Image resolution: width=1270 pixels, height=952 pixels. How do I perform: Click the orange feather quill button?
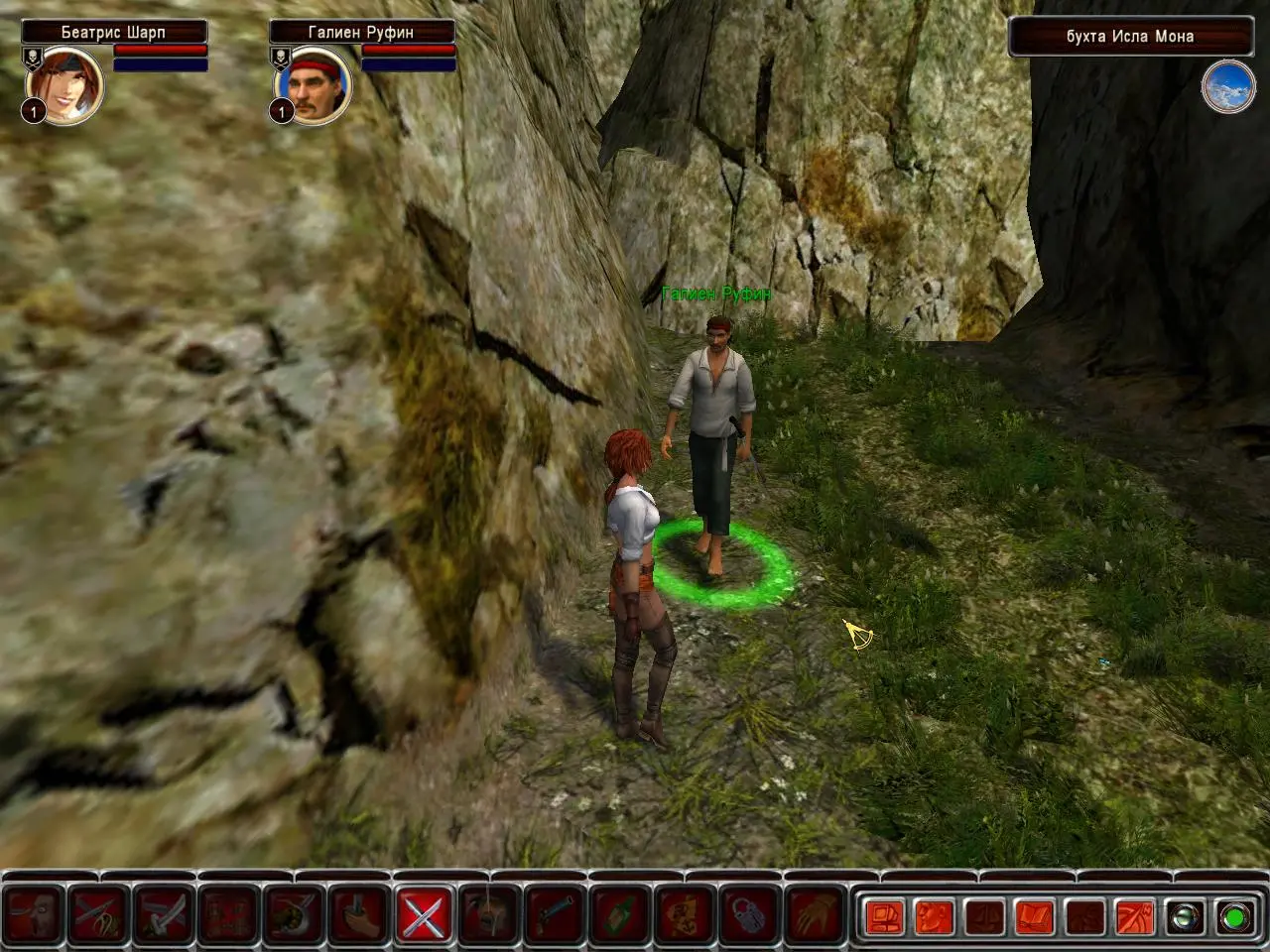click(x=1134, y=917)
